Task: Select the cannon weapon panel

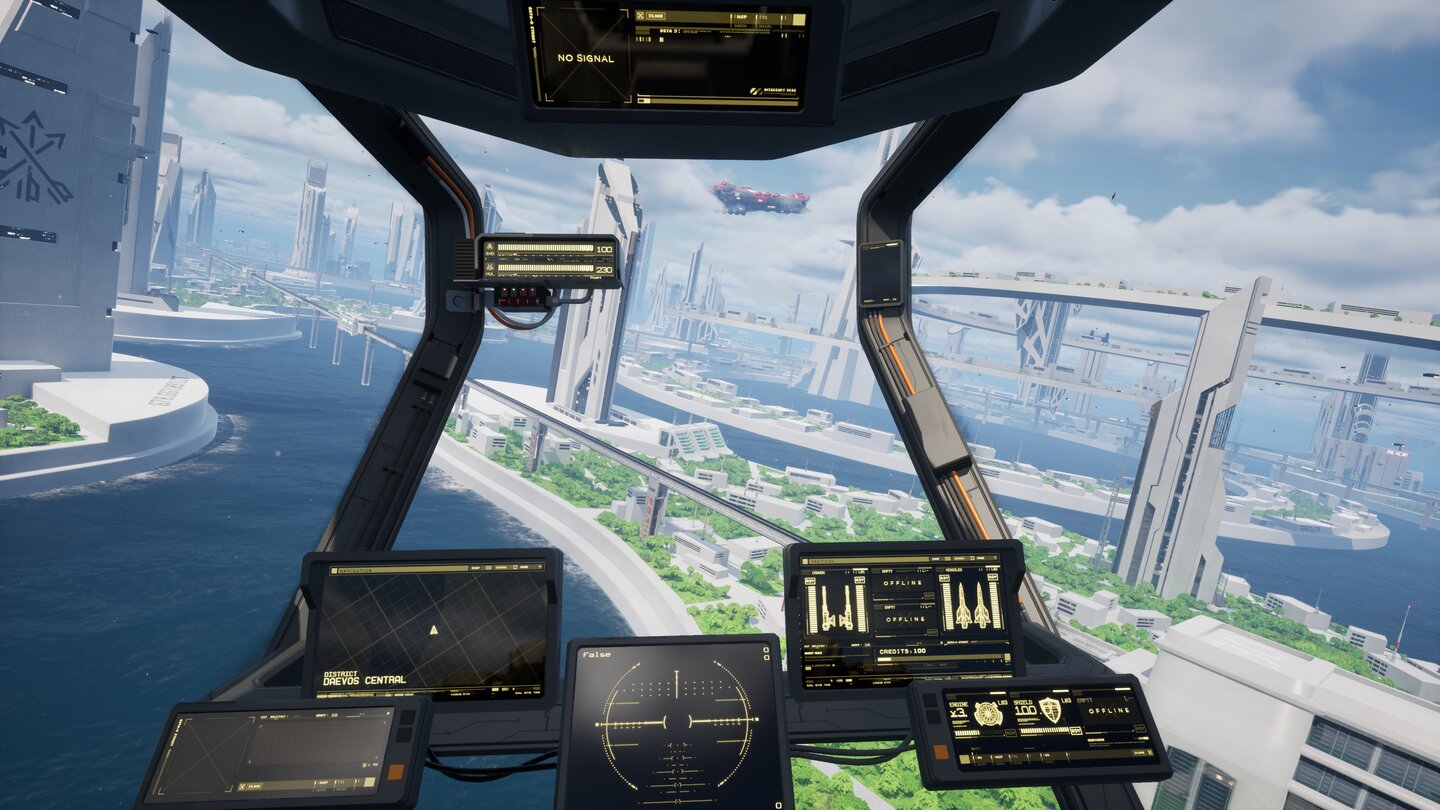Action: coord(834,604)
